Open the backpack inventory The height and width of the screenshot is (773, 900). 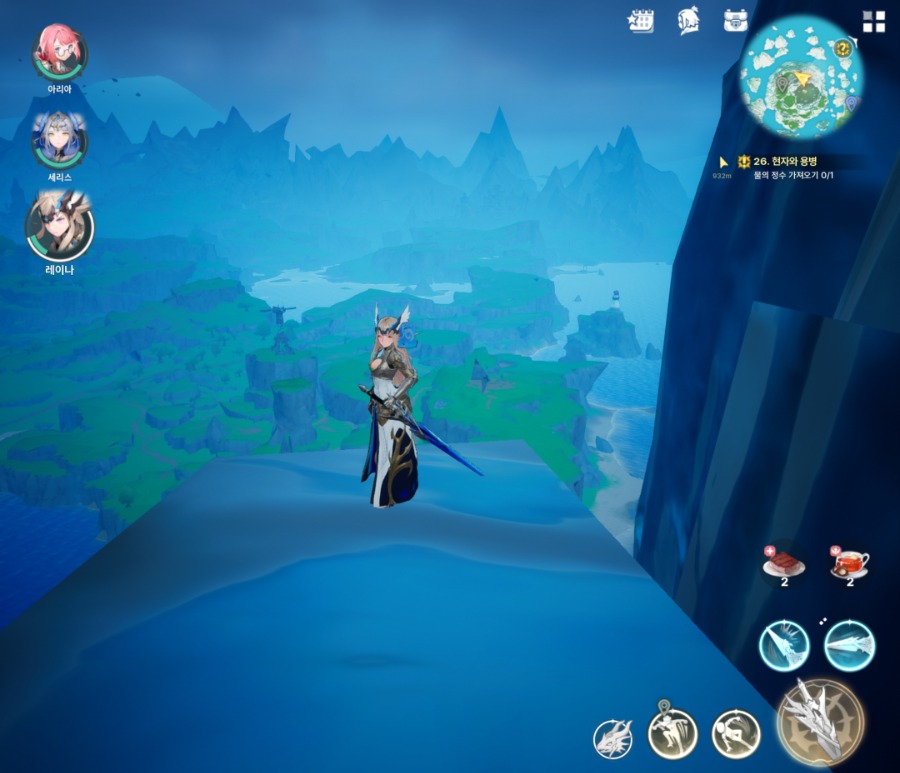coord(737,21)
